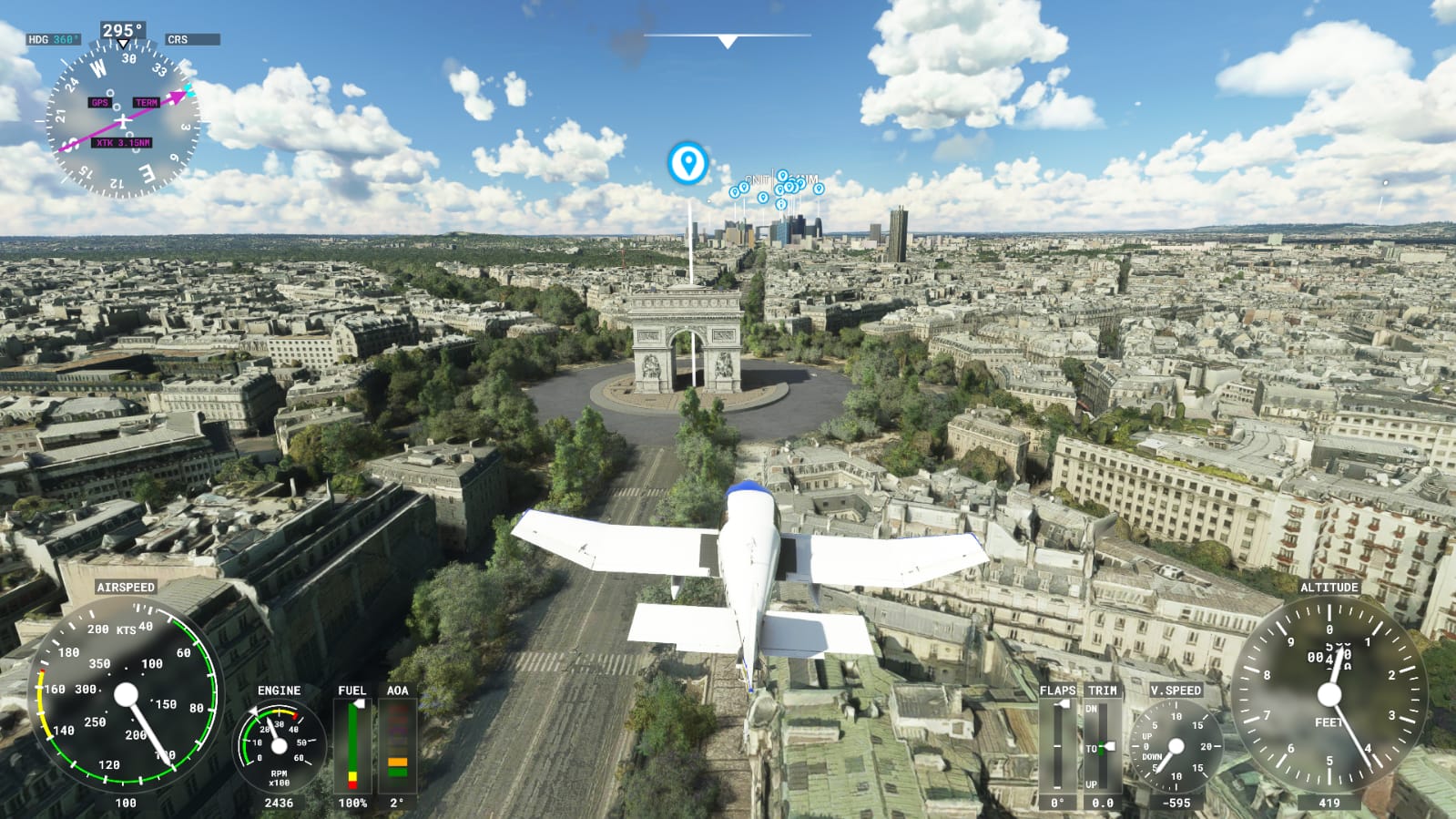This screenshot has width=1456, height=819.
Task: Open the toolbar handle at top center
Action: pyautogui.click(x=727, y=40)
